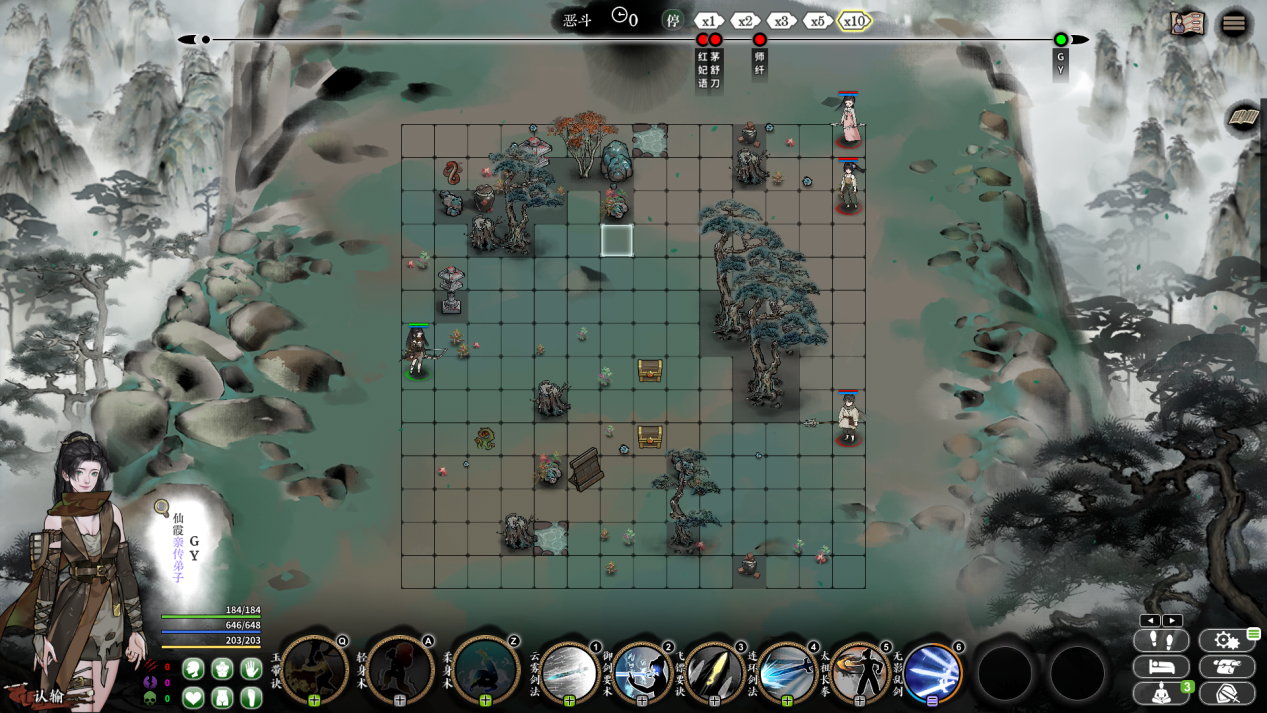The image size is (1267, 713).
Task: Select the x10 speed button
Action: [854, 21]
